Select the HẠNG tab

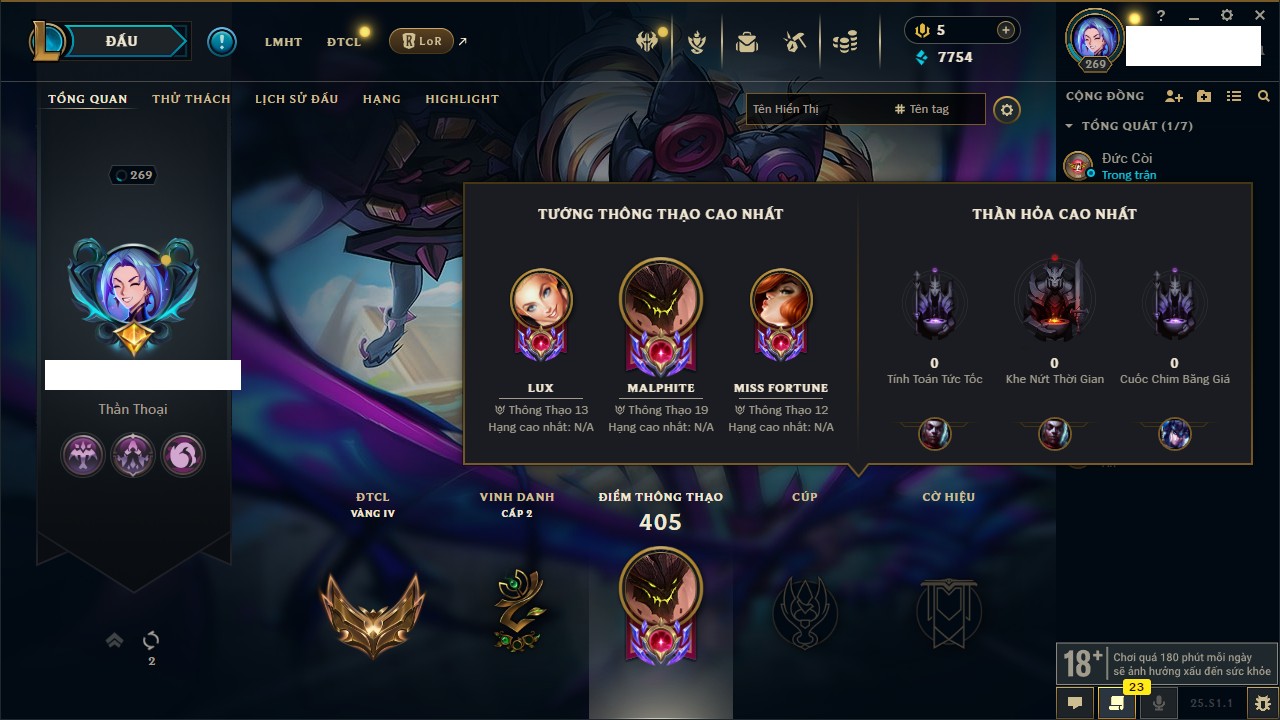point(382,99)
